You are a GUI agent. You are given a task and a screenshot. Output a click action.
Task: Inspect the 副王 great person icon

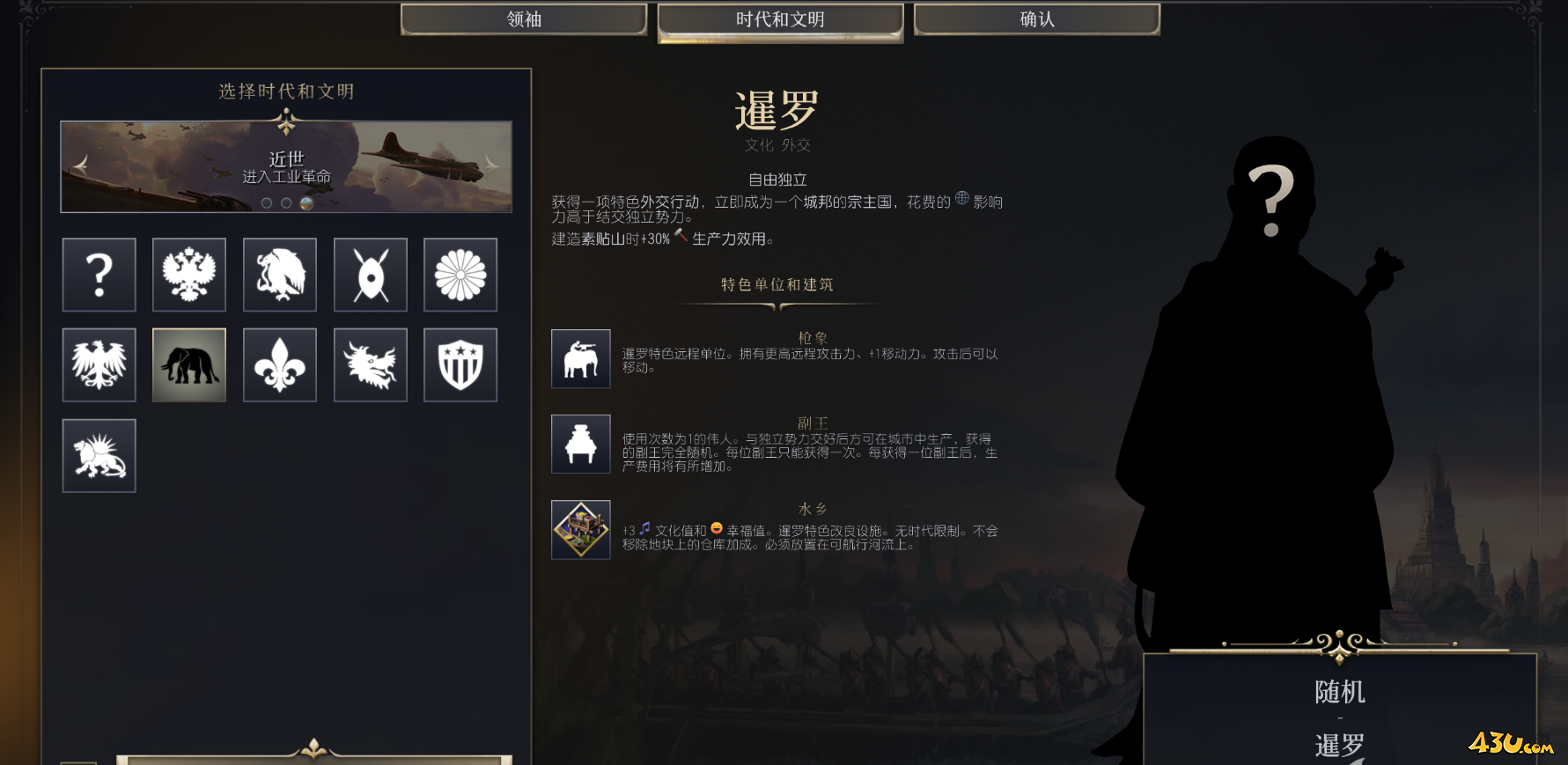(x=581, y=445)
